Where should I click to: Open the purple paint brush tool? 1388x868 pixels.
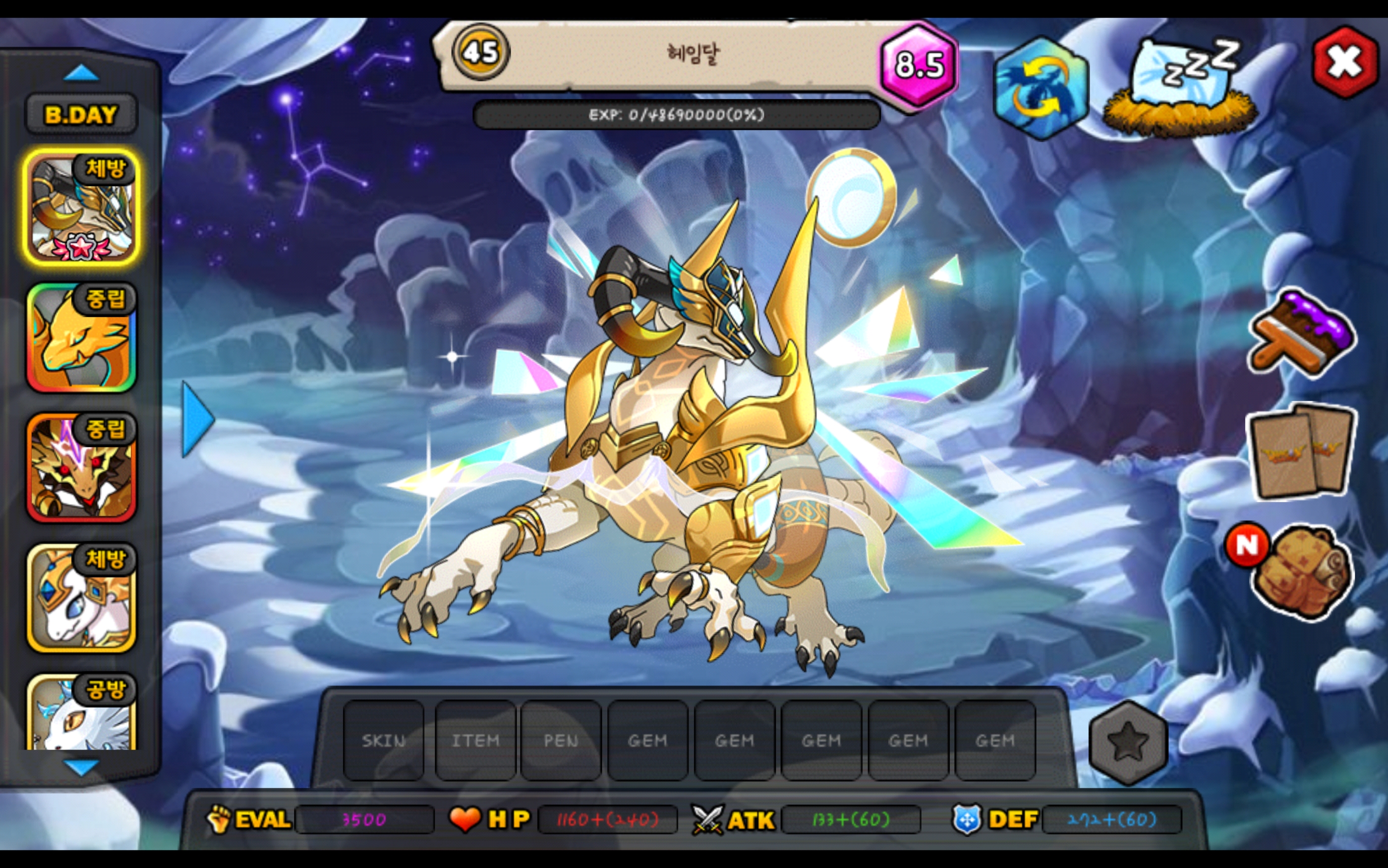coord(1302,334)
